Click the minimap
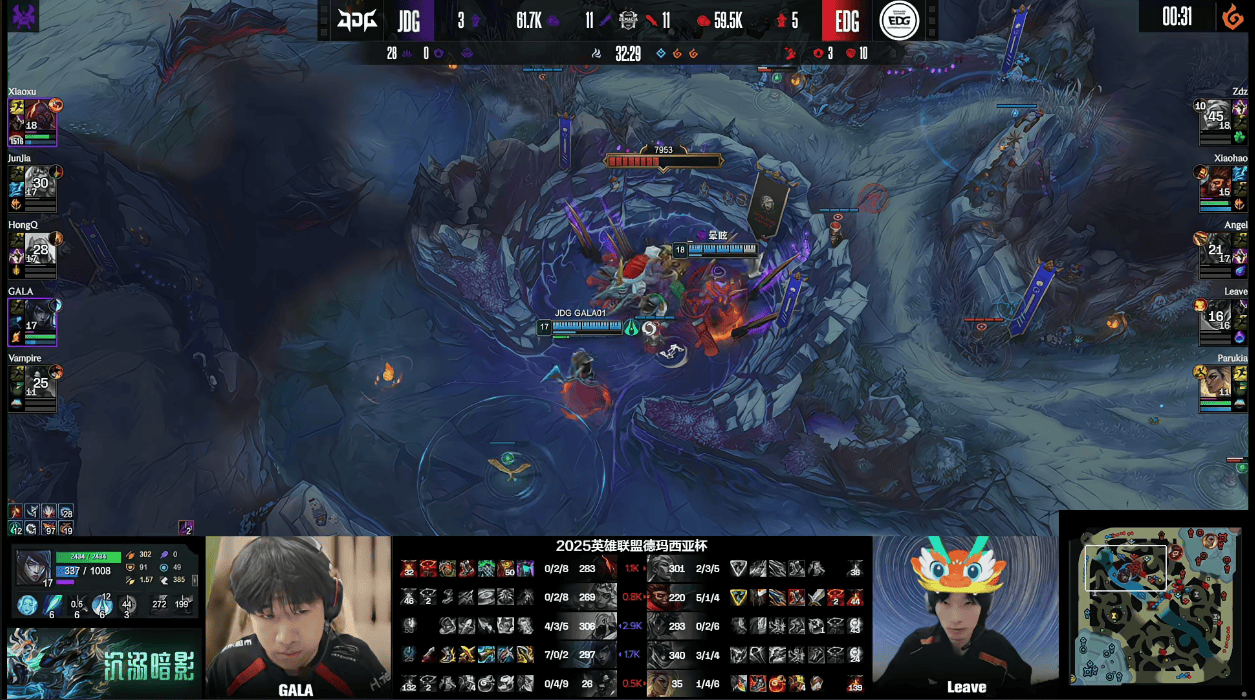Viewport: 1255px width, 700px height. pos(1157,604)
